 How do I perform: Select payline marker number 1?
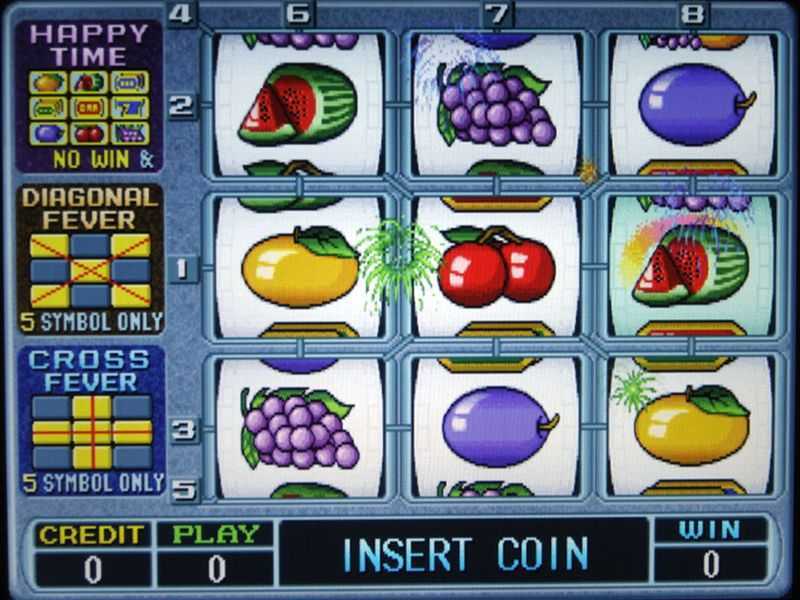[182, 268]
